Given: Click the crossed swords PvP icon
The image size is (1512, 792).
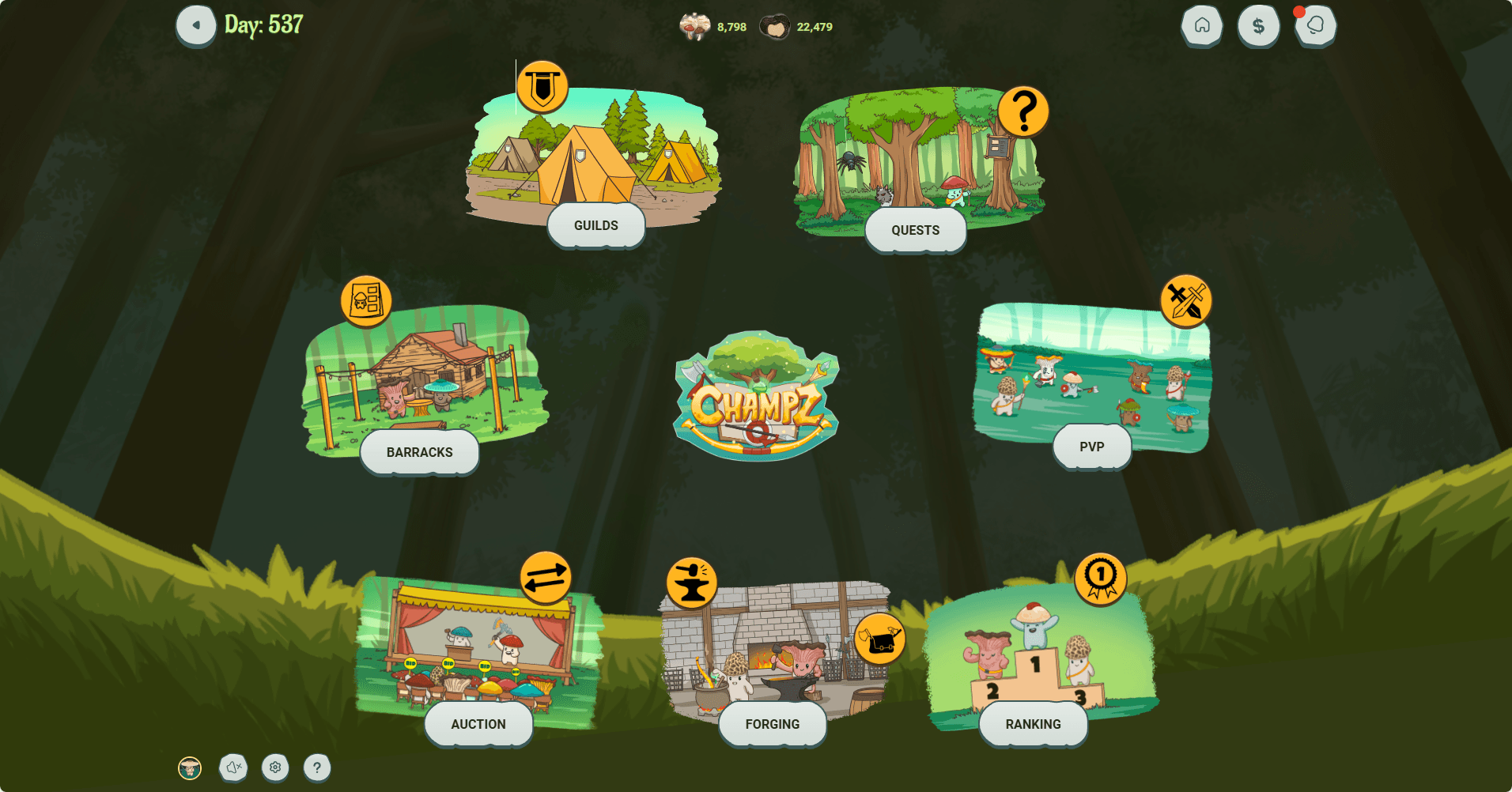Looking at the screenshot, I should (x=1185, y=301).
